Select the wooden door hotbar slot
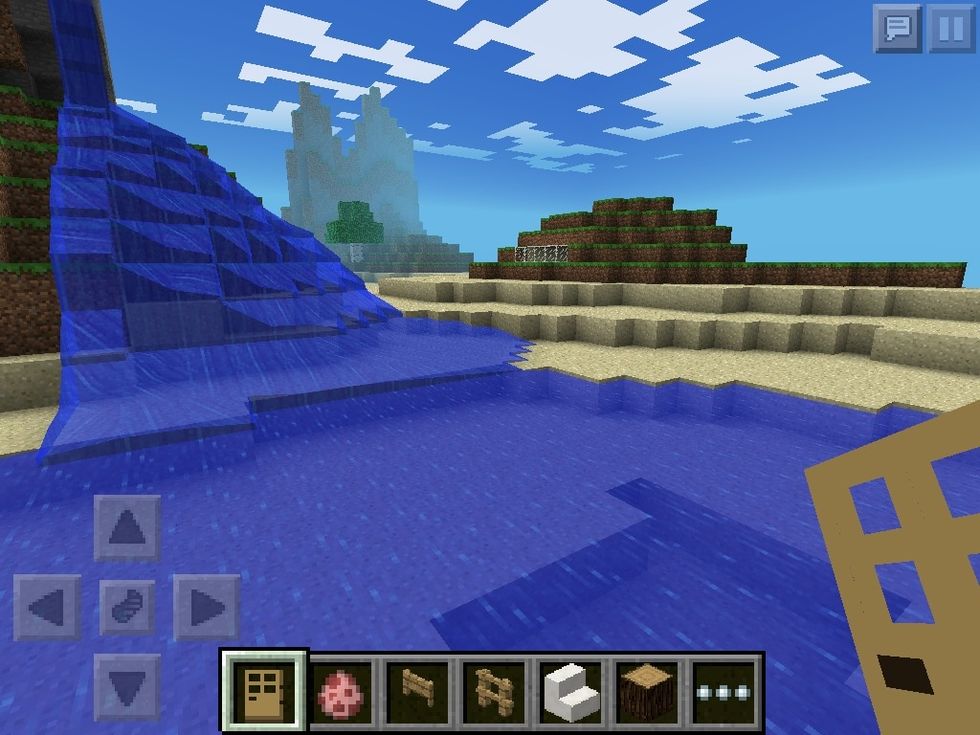This screenshot has height=735, width=980. [264, 691]
